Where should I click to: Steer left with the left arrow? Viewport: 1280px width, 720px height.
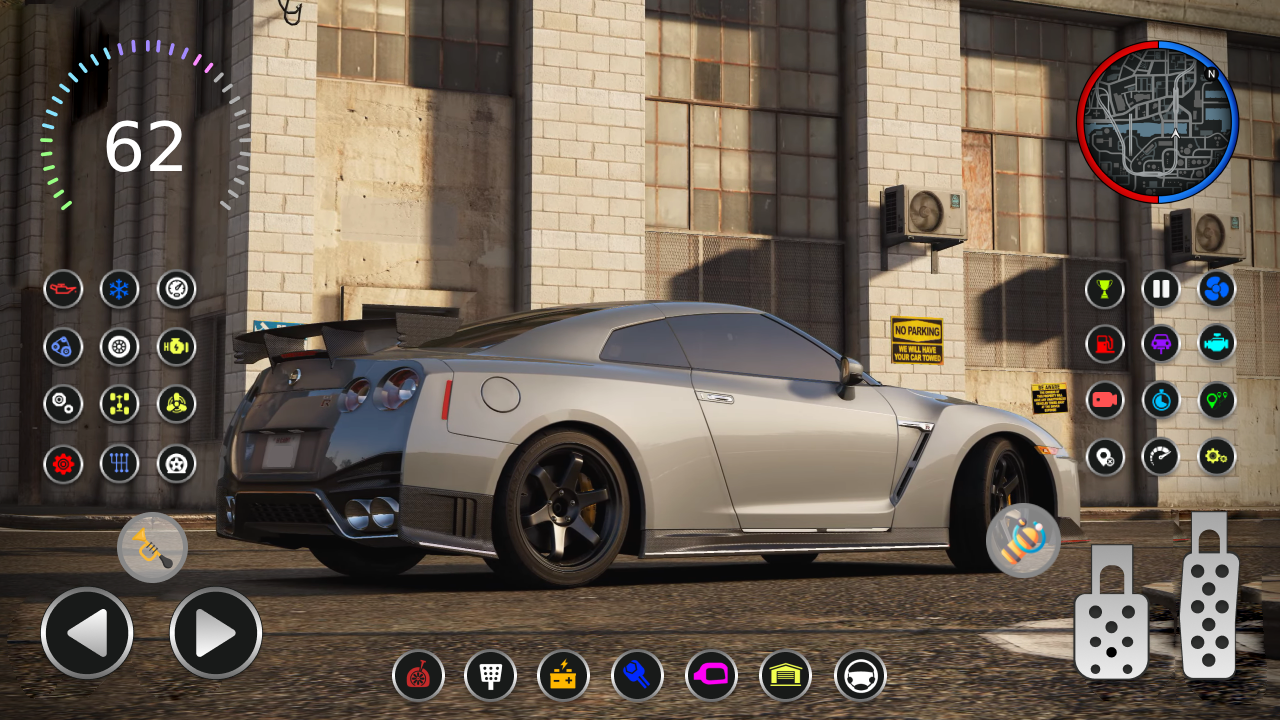tap(87, 633)
